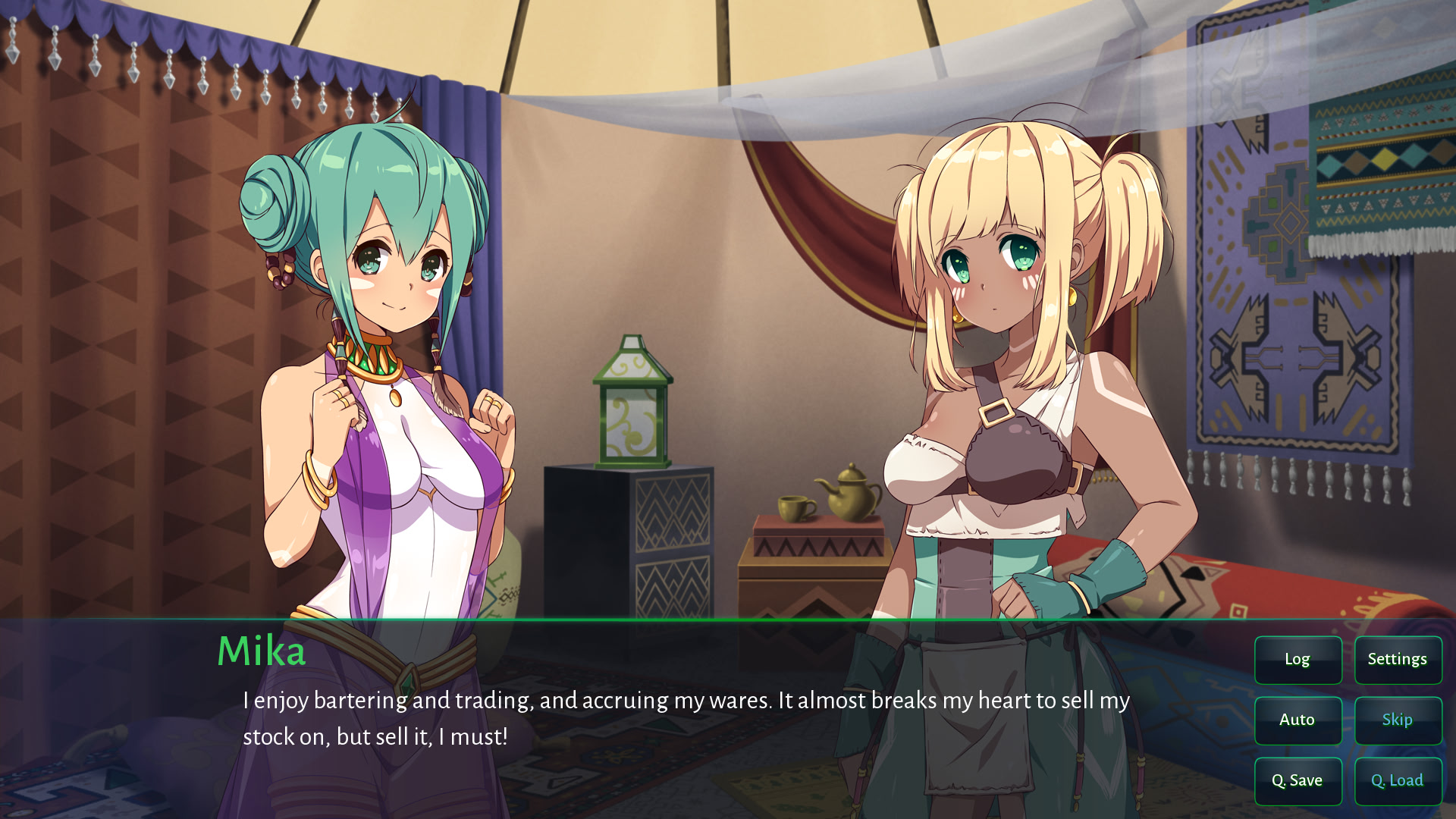Click Q. Save to quick save

click(1298, 781)
